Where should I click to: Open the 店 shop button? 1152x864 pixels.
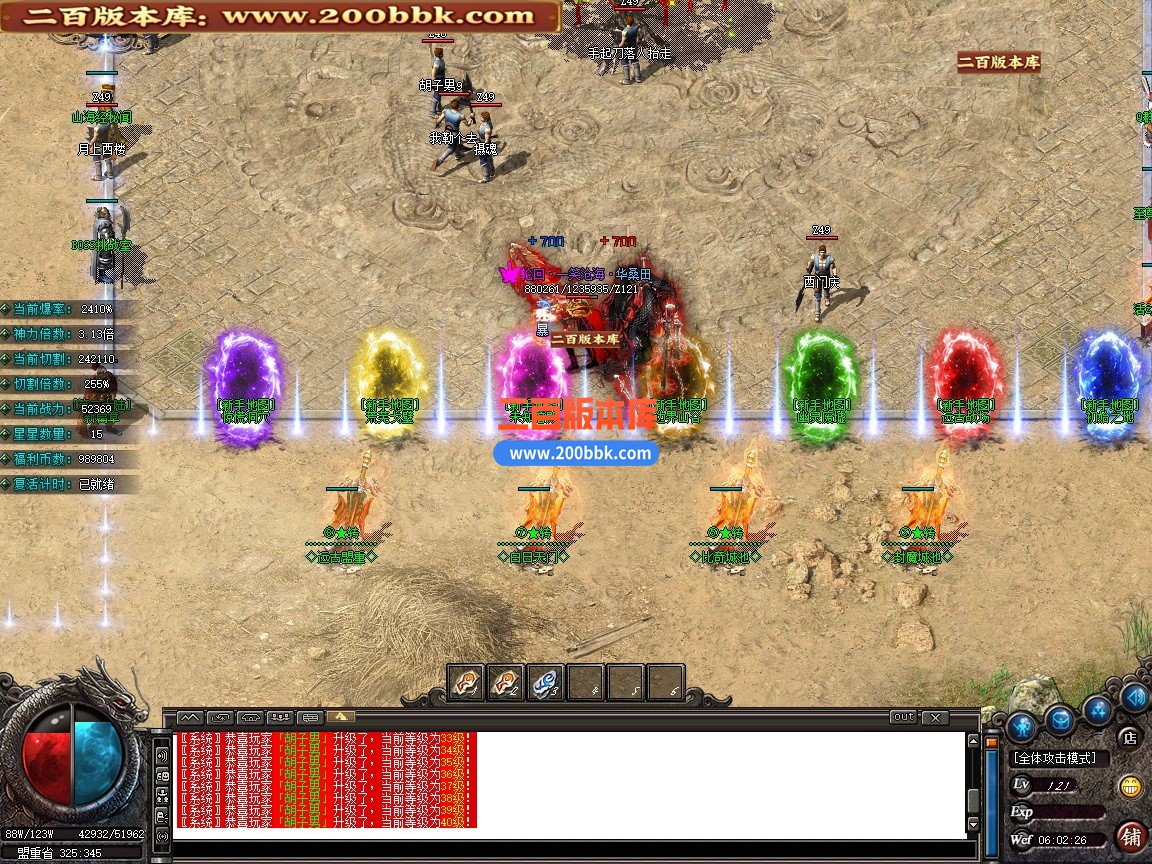click(x=1130, y=738)
